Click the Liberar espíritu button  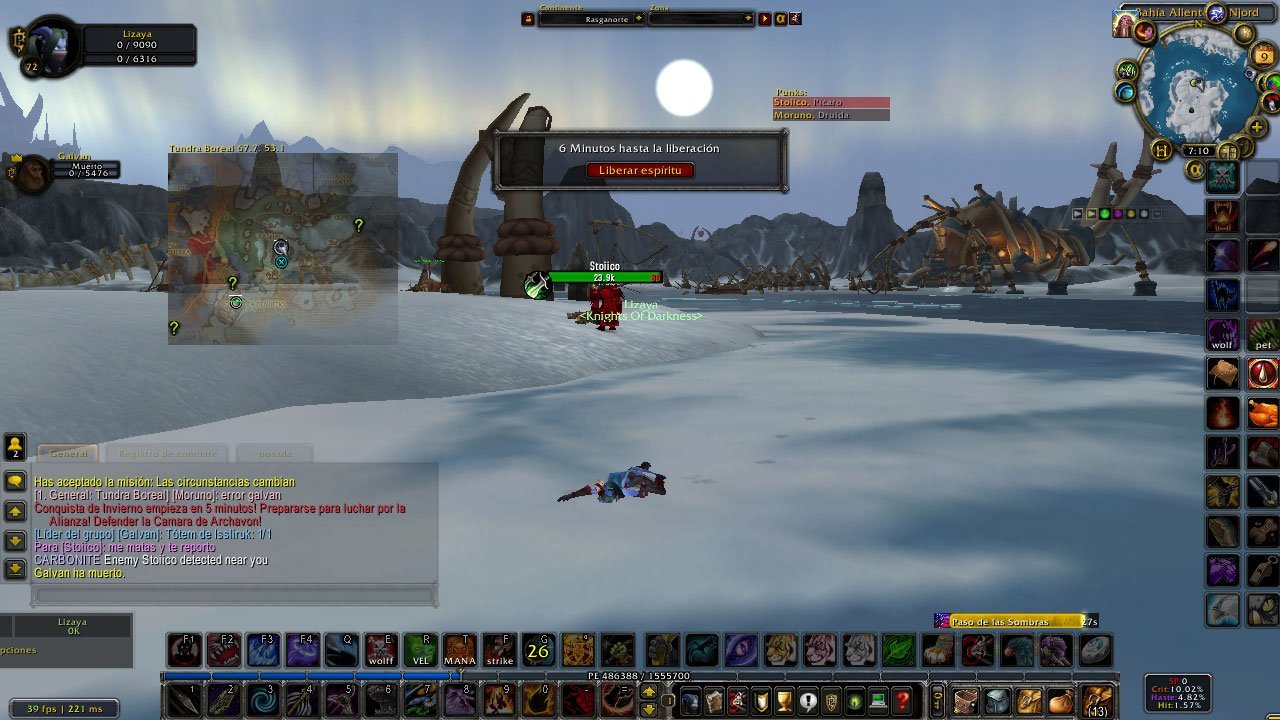[x=640, y=170]
